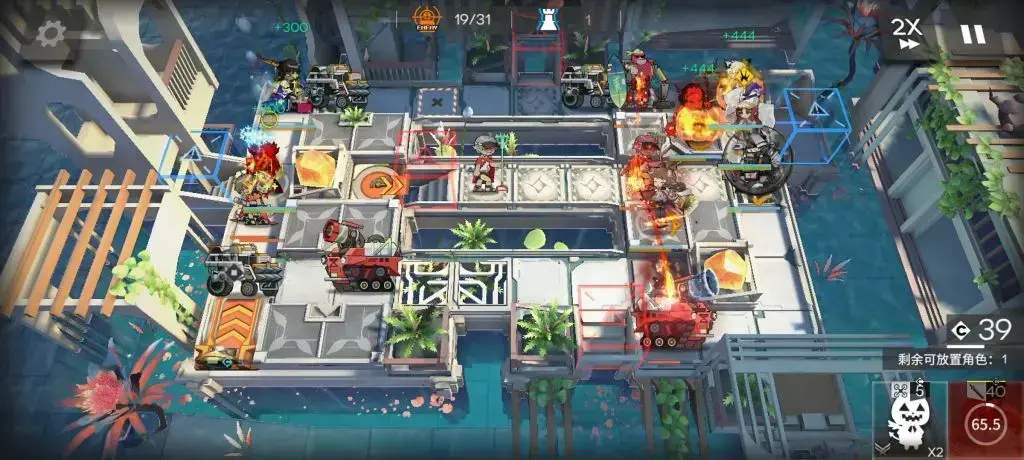Open the settings gear menu
1024x460 pixels.
(x=50, y=34)
